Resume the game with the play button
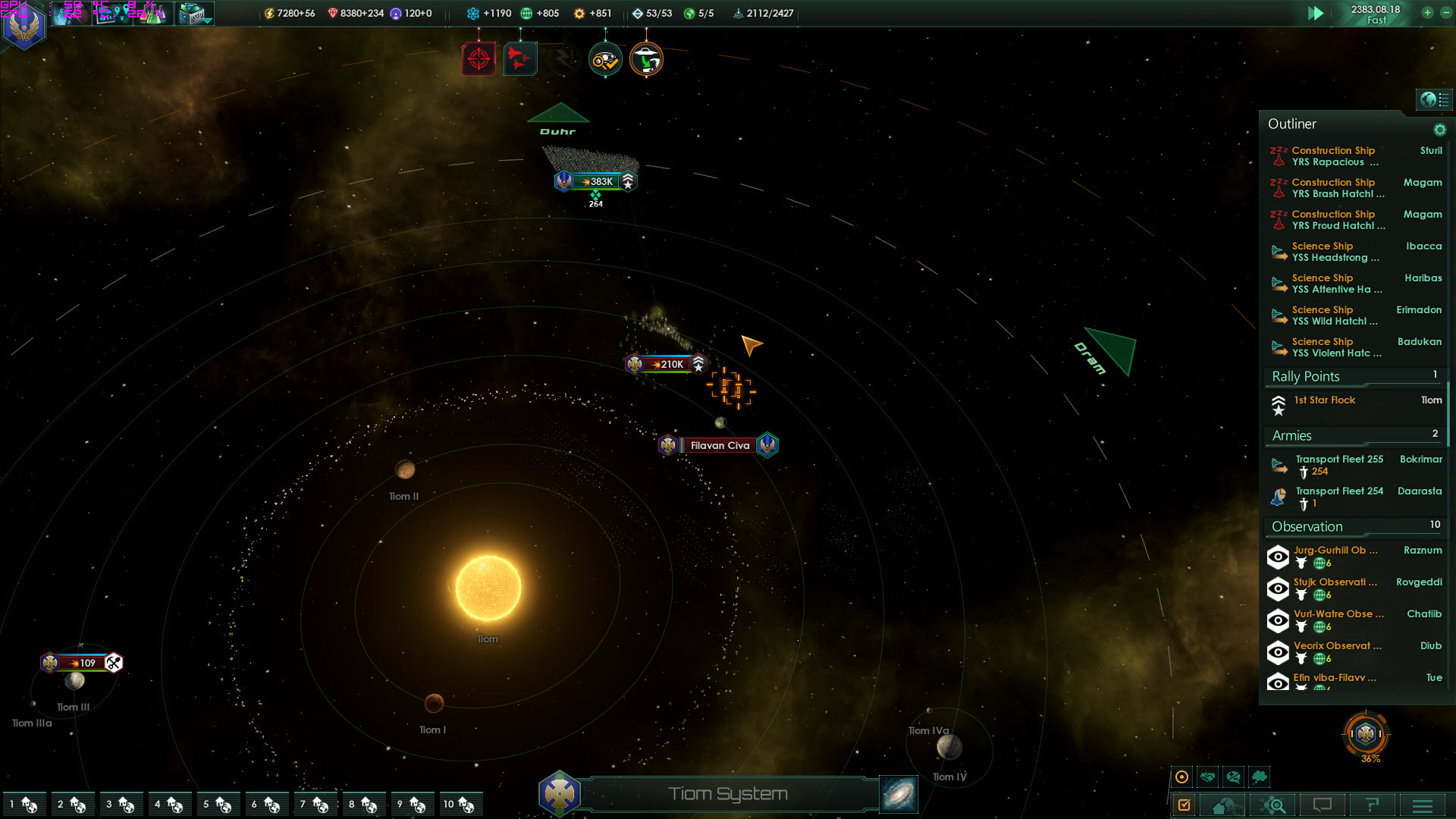Viewport: 1456px width, 819px height. pyautogui.click(x=1316, y=13)
